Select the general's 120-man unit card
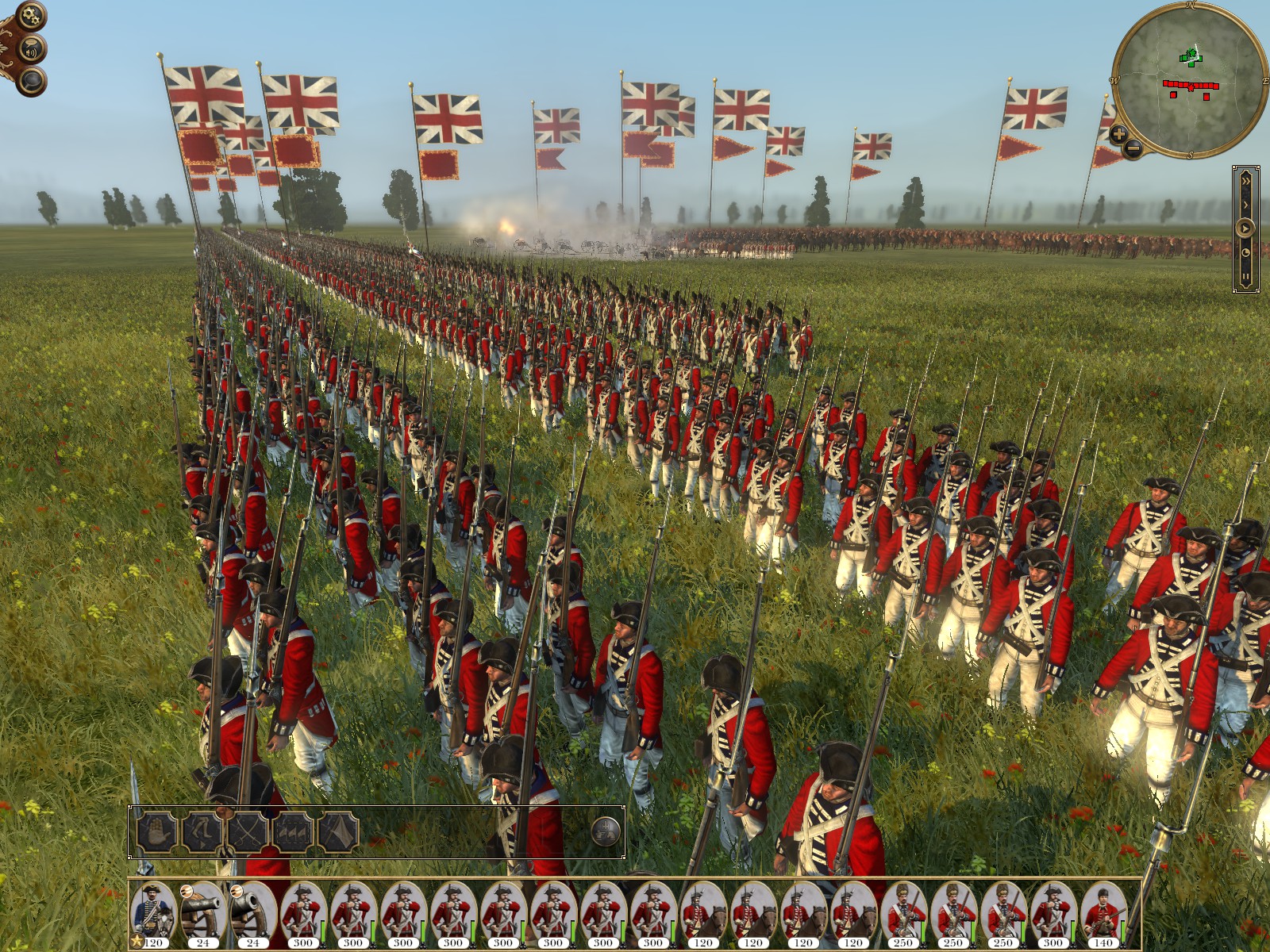The image size is (1270, 952). pos(151,910)
